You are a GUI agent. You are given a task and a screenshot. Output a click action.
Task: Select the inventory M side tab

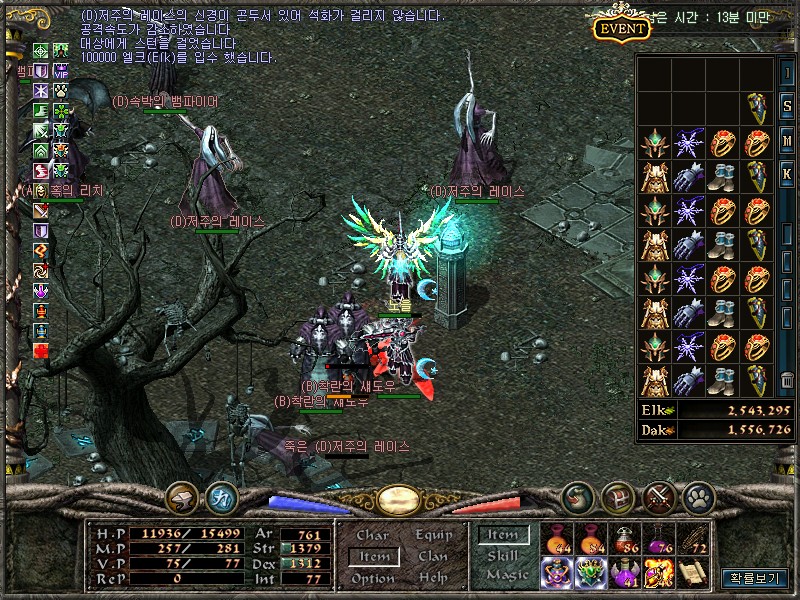(x=788, y=140)
